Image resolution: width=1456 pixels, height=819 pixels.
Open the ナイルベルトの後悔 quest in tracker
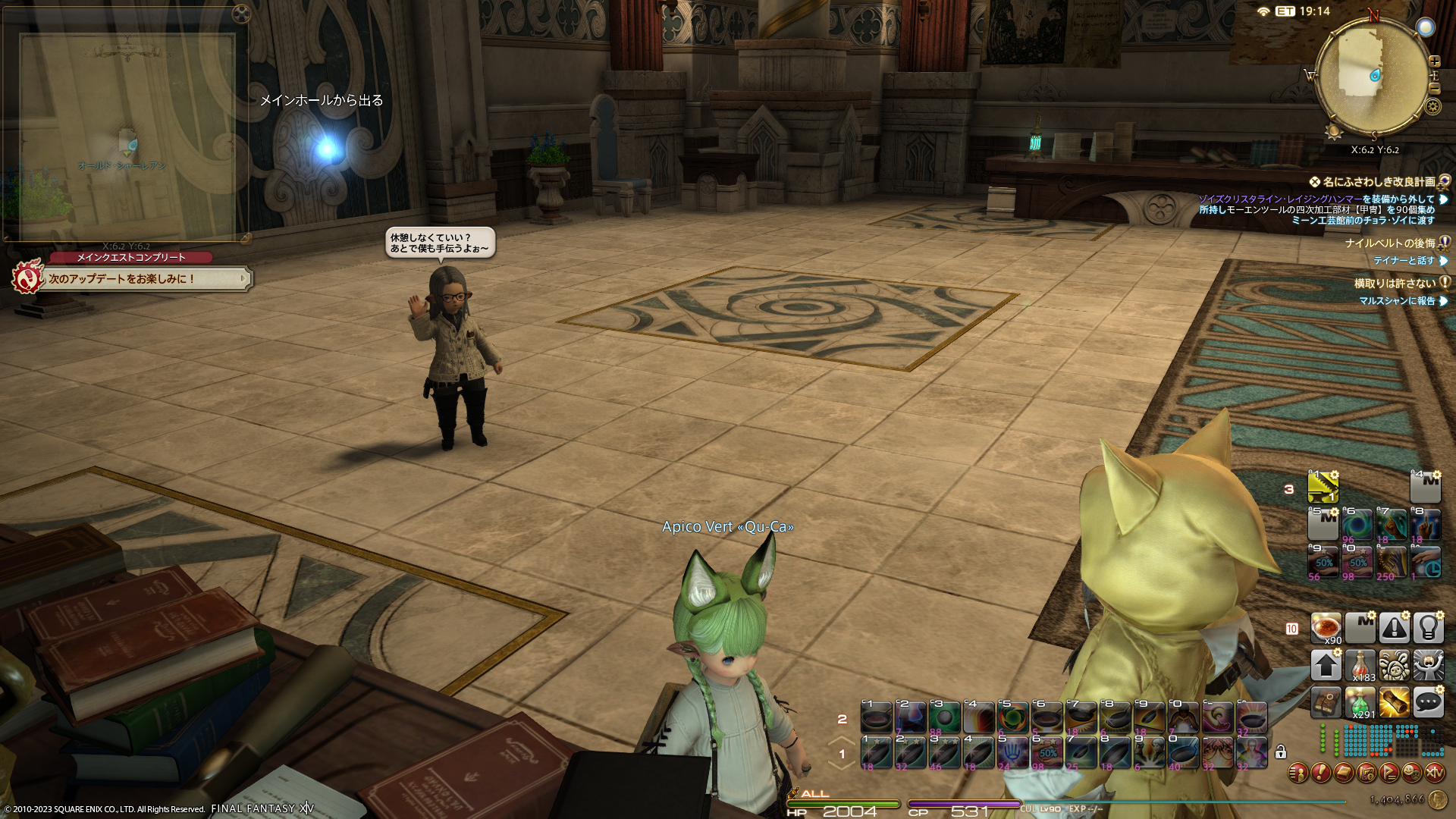pos(1389,243)
